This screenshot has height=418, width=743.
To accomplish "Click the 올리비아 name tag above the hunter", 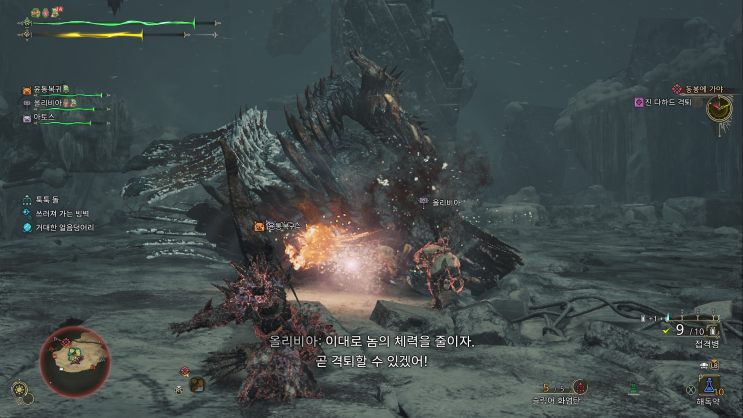I will pyautogui.click(x=443, y=202).
